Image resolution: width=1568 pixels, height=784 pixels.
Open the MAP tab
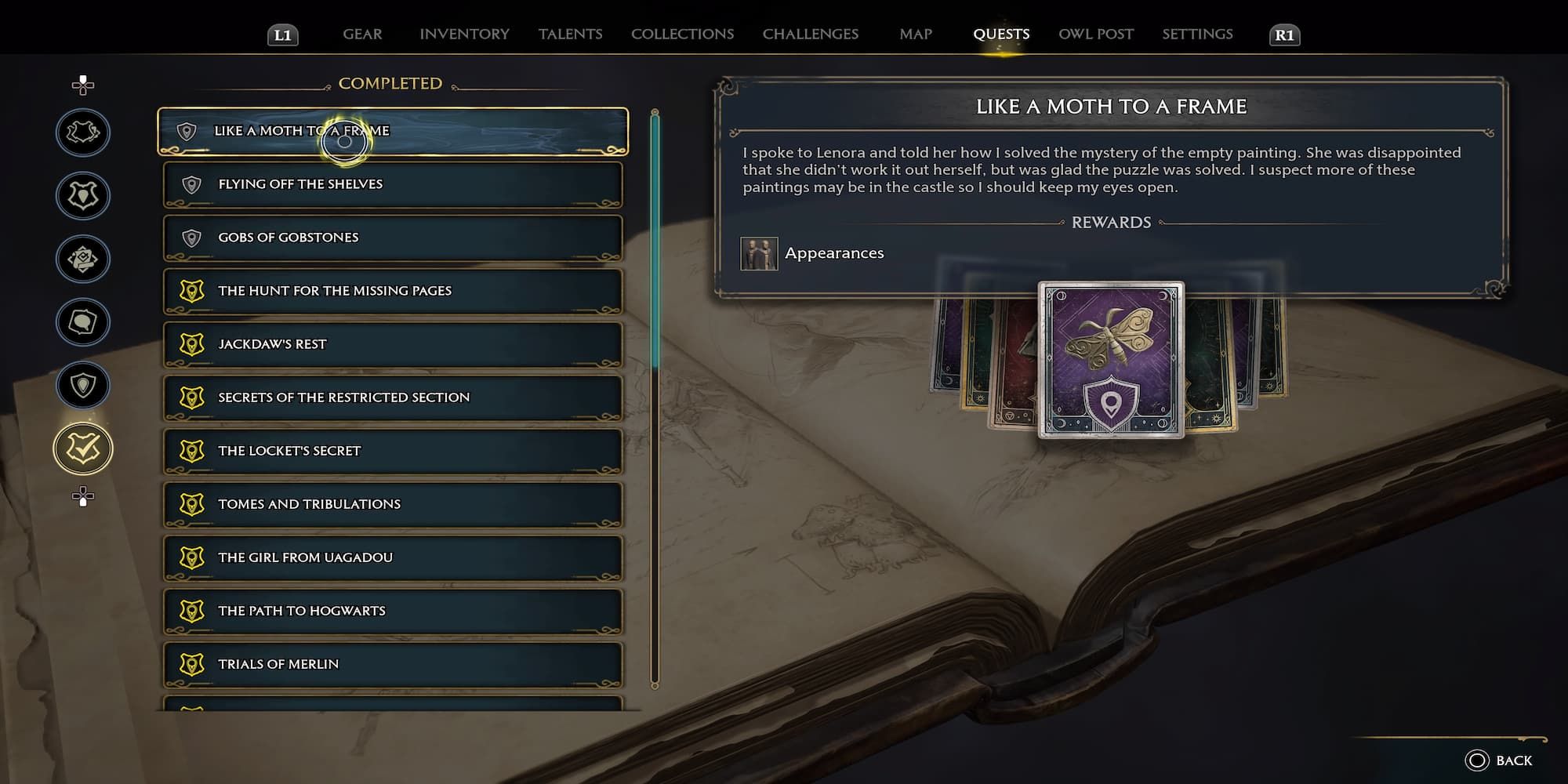coord(916,34)
